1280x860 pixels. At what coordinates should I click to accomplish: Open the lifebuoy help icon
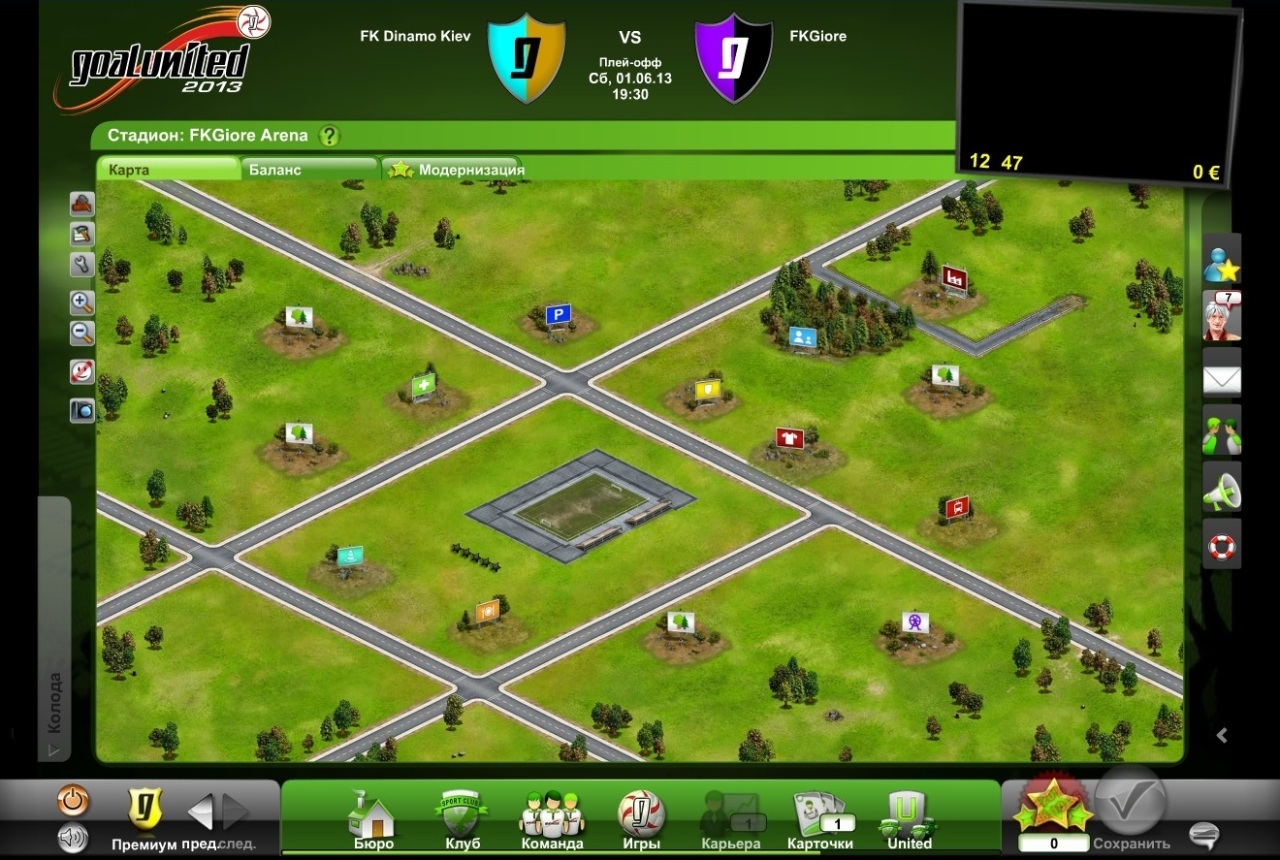pyautogui.click(x=1221, y=546)
